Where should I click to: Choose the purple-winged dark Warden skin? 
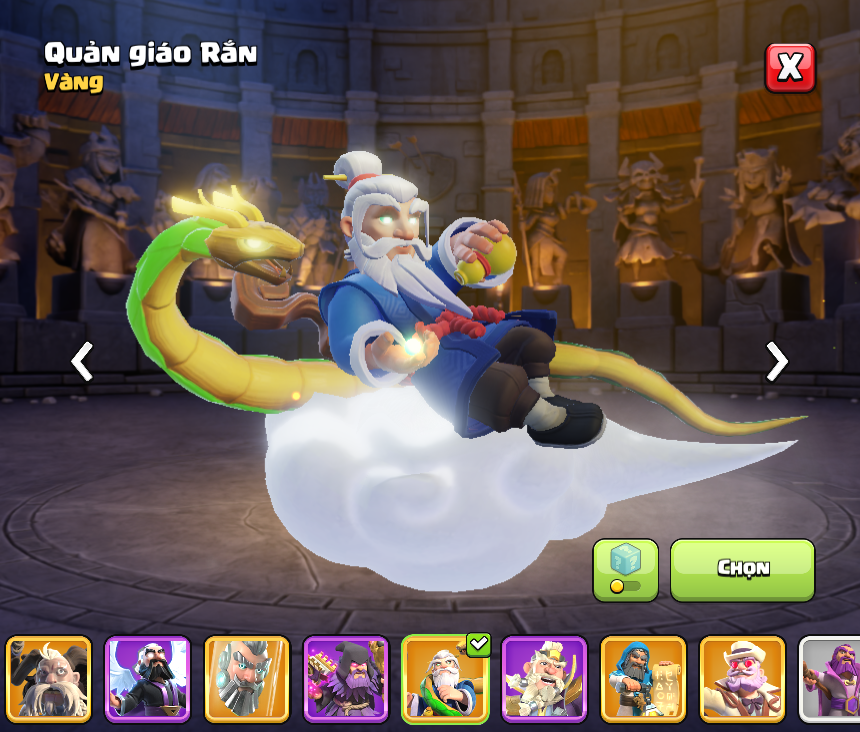148,679
